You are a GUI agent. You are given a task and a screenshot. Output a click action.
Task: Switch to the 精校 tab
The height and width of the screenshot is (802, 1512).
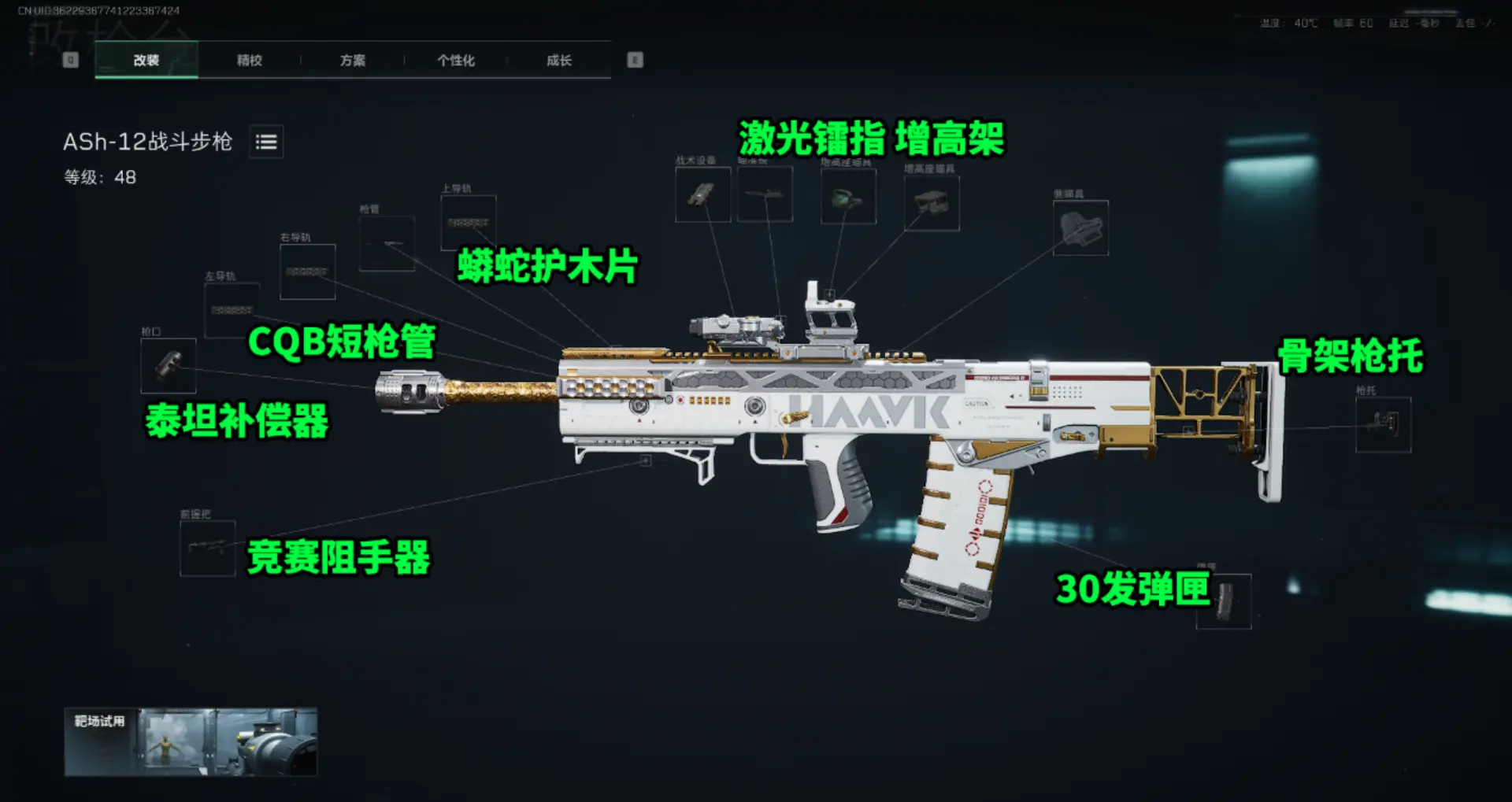[x=249, y=60]
